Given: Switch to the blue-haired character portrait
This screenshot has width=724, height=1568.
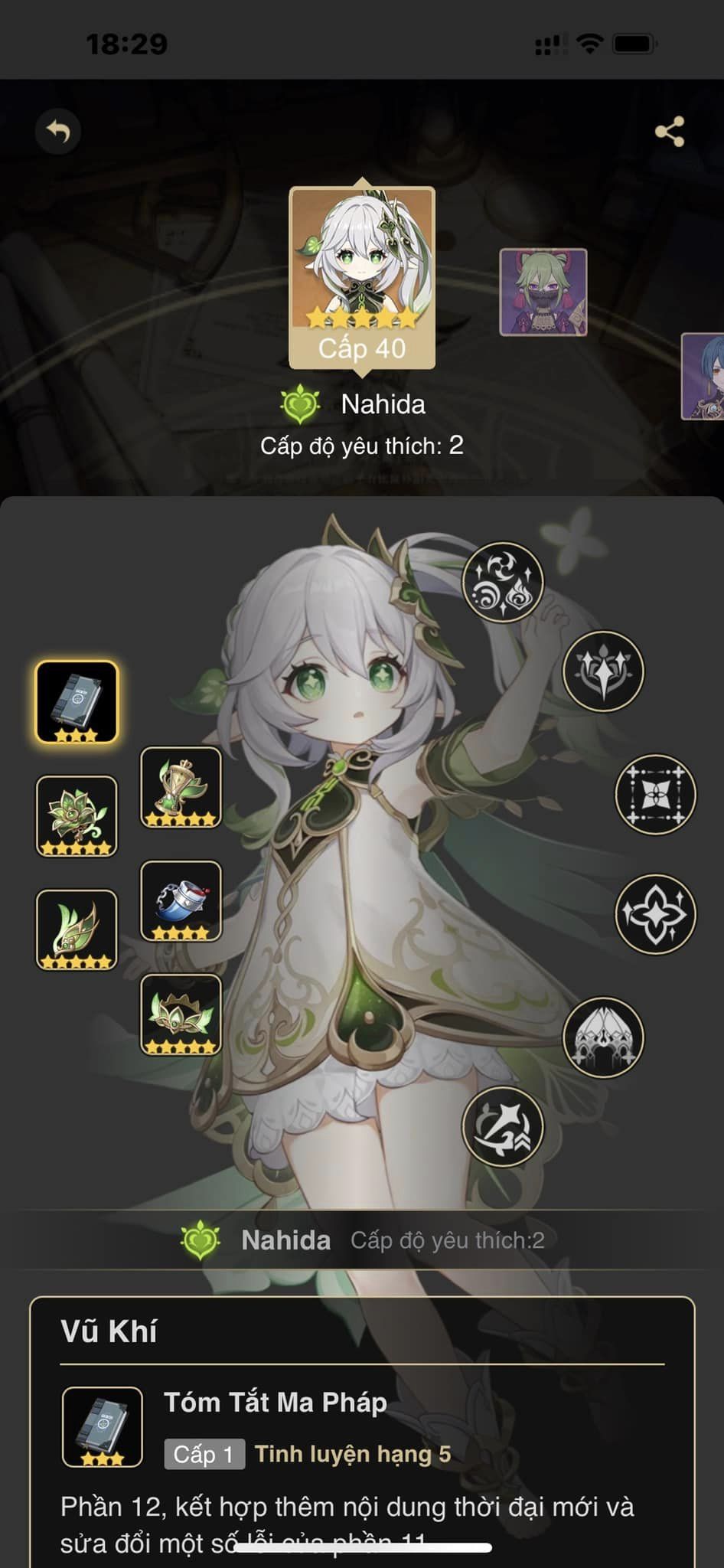Looking at the screenshot, I should pyautogui.click(x=704, y=376).
